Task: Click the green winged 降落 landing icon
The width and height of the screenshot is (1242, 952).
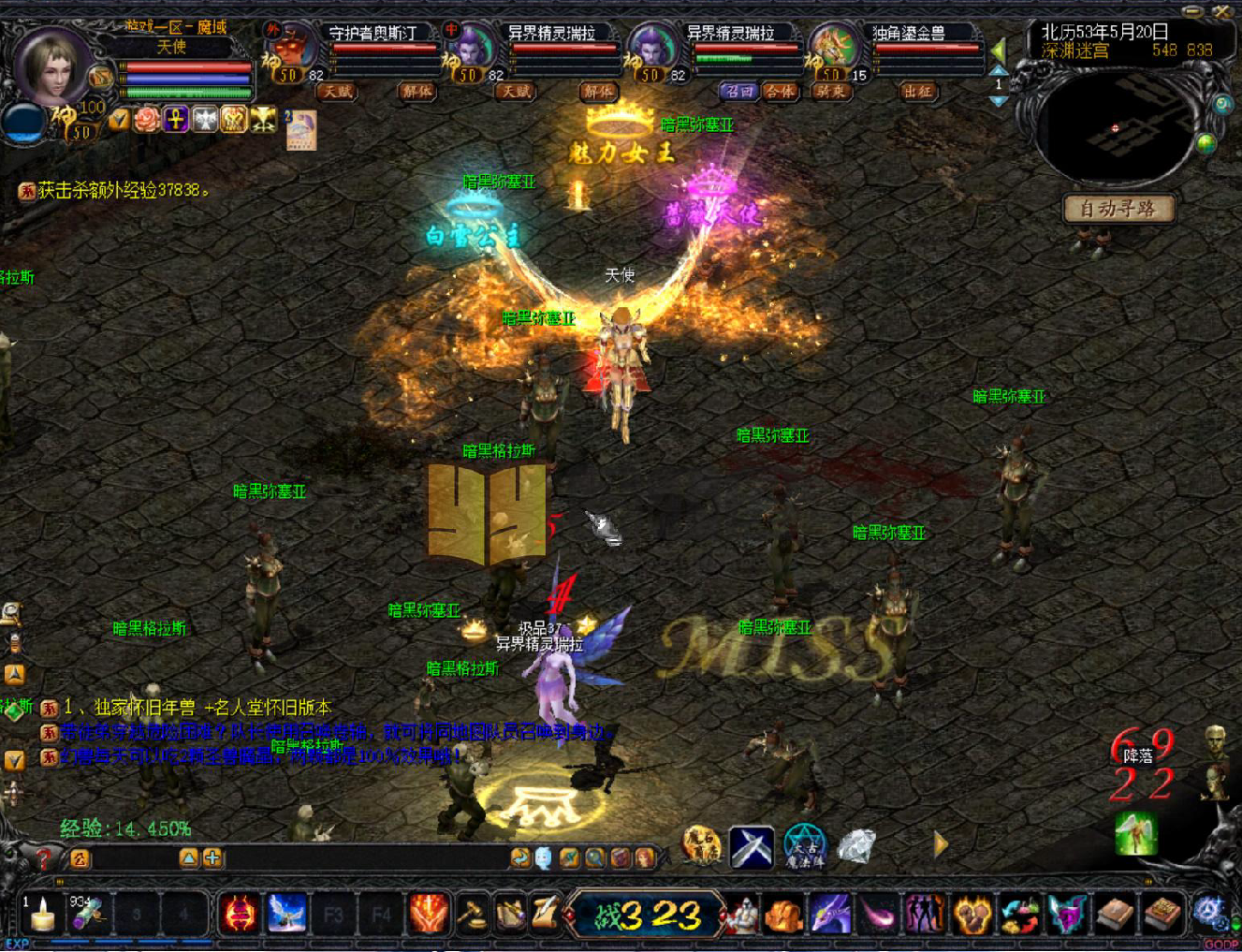Action: click(x=1135, y=833)
